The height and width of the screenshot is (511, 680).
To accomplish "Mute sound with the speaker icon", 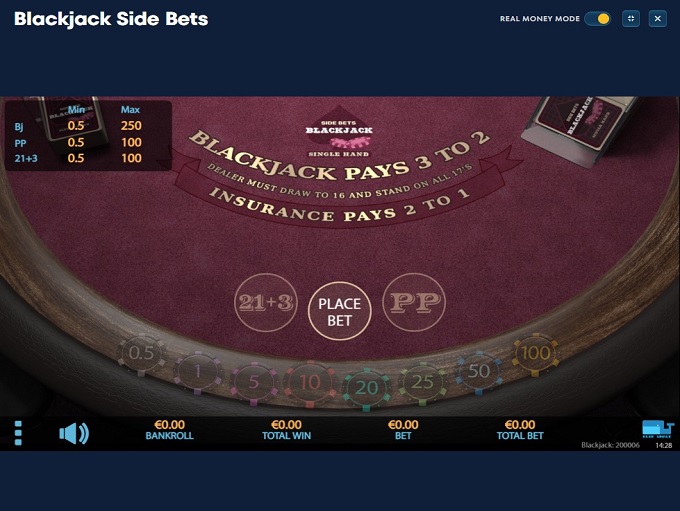I will click(74, 433).
